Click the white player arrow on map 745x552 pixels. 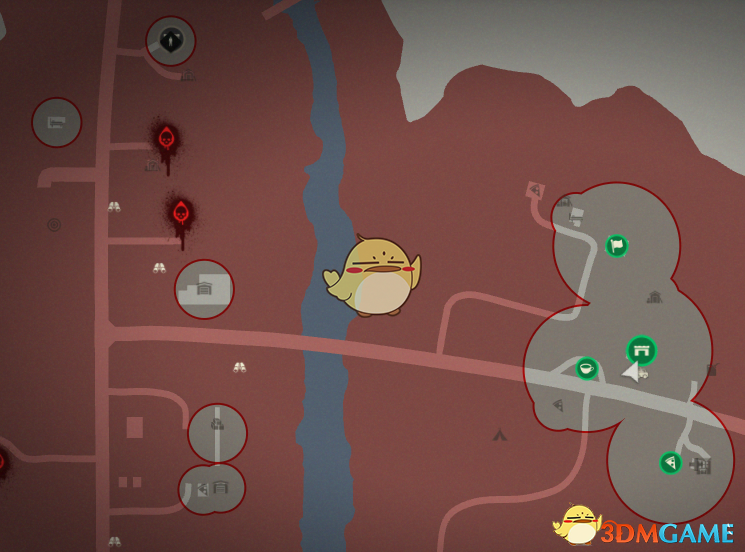pyautogui.click(x=631, y=372)
